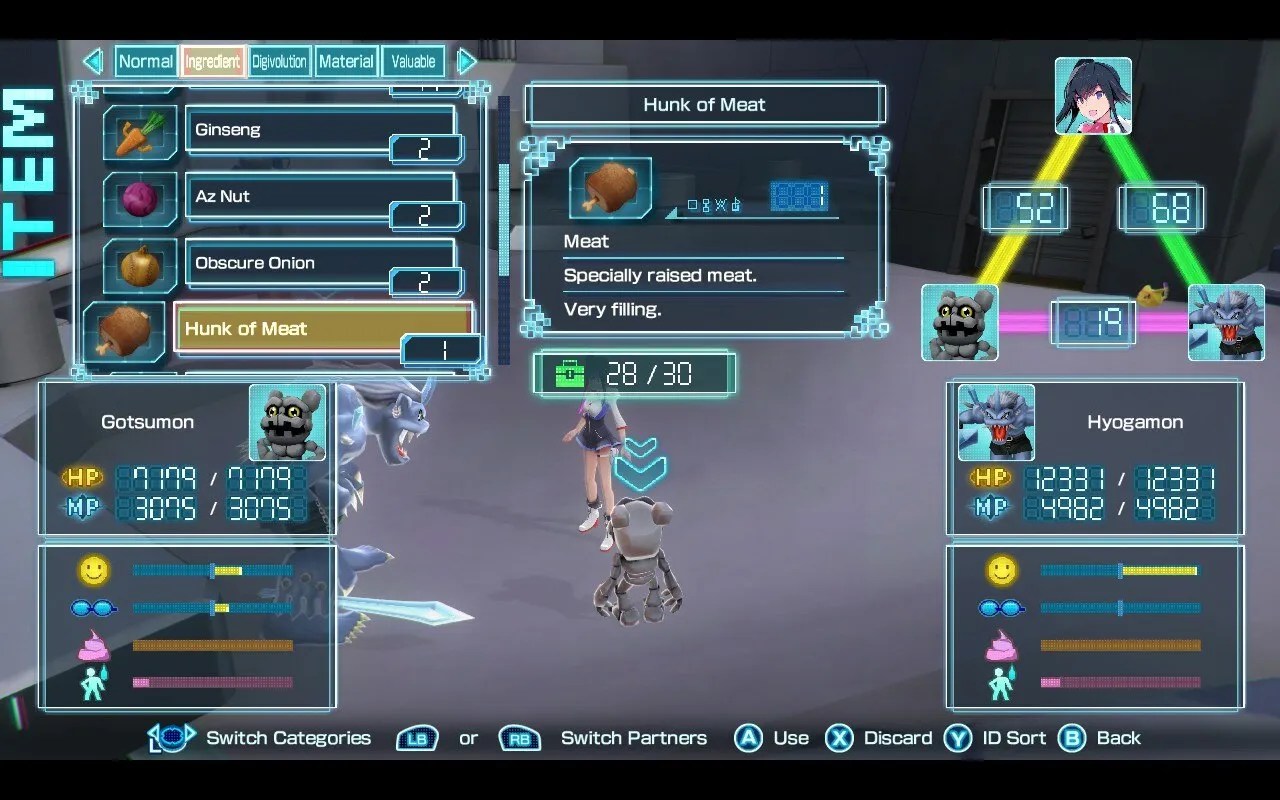The height and width of the screenshot is (800, 1280).
Task: Select the carrot Ginseng item icon
Action: (140, 130)
